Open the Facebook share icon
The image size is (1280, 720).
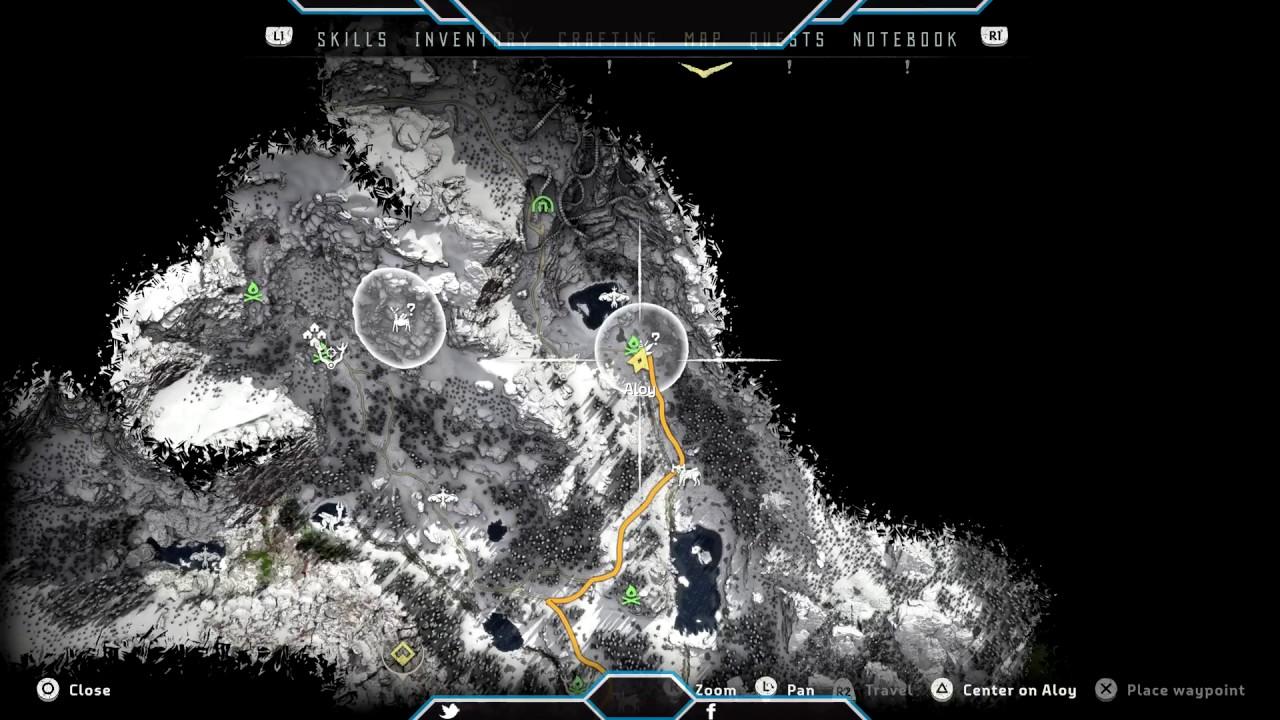(x=711, y=711)
